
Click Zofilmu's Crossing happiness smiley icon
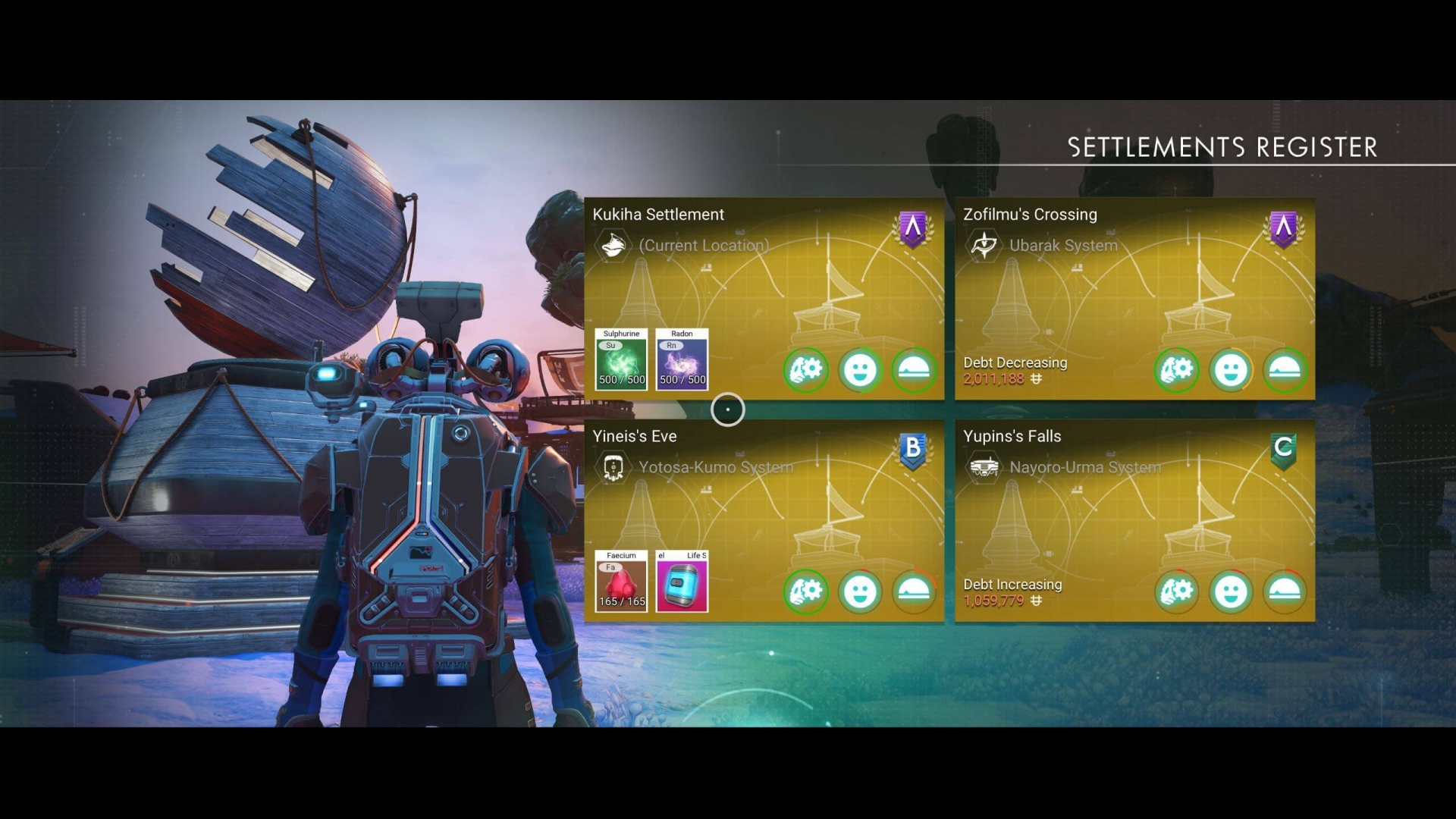point(1230,370)
